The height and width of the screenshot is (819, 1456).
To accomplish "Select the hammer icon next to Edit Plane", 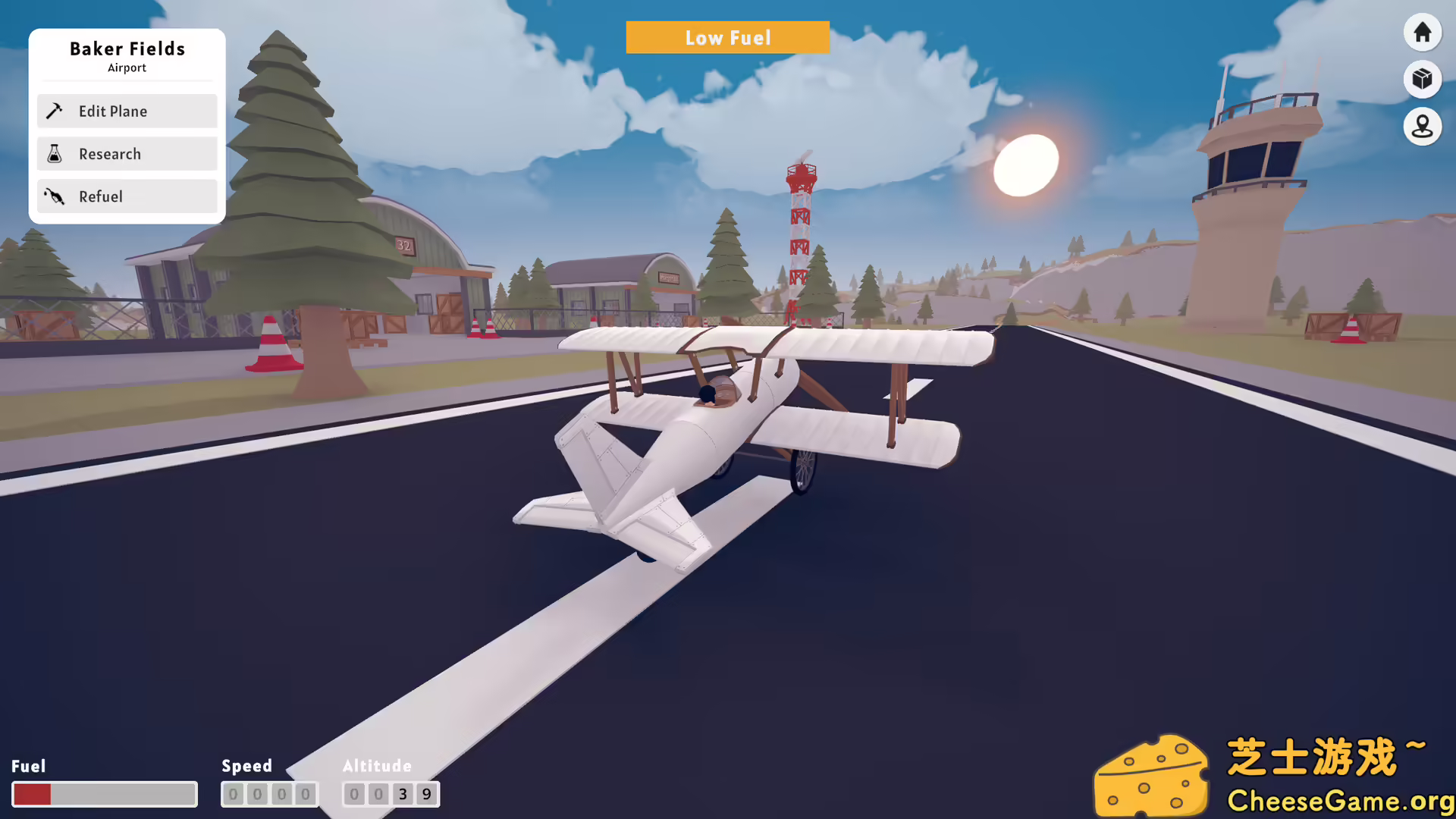I will pyautogui.click(x=54, y=111).
